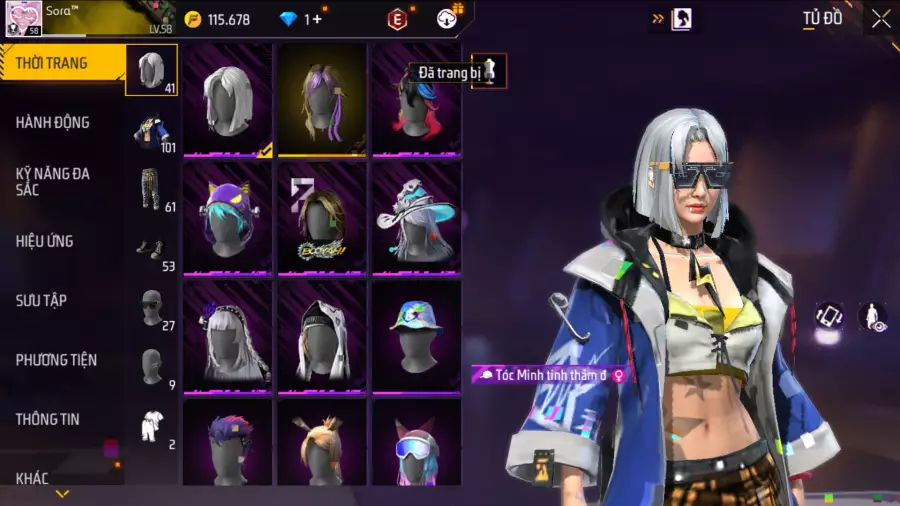Go to the Sưu Tập section
Screen dimensions: 900x506
coord(41,300)
